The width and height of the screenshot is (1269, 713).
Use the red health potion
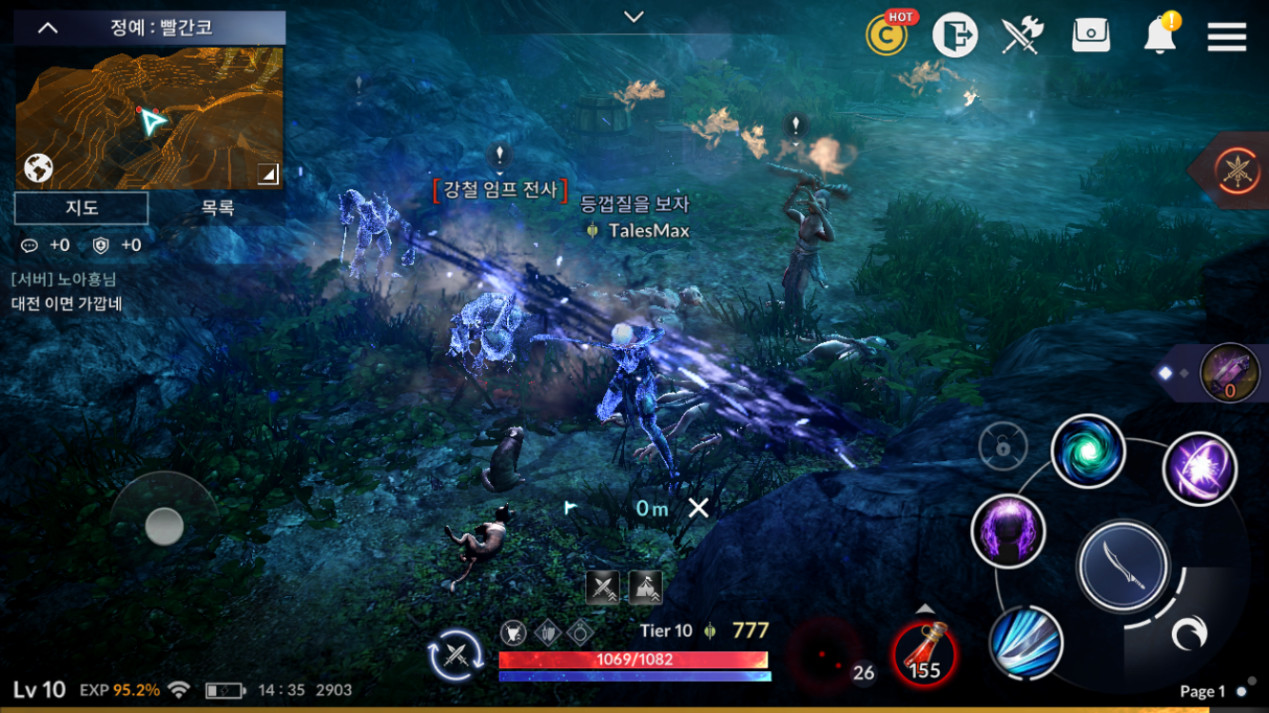(x=924, y=653)
